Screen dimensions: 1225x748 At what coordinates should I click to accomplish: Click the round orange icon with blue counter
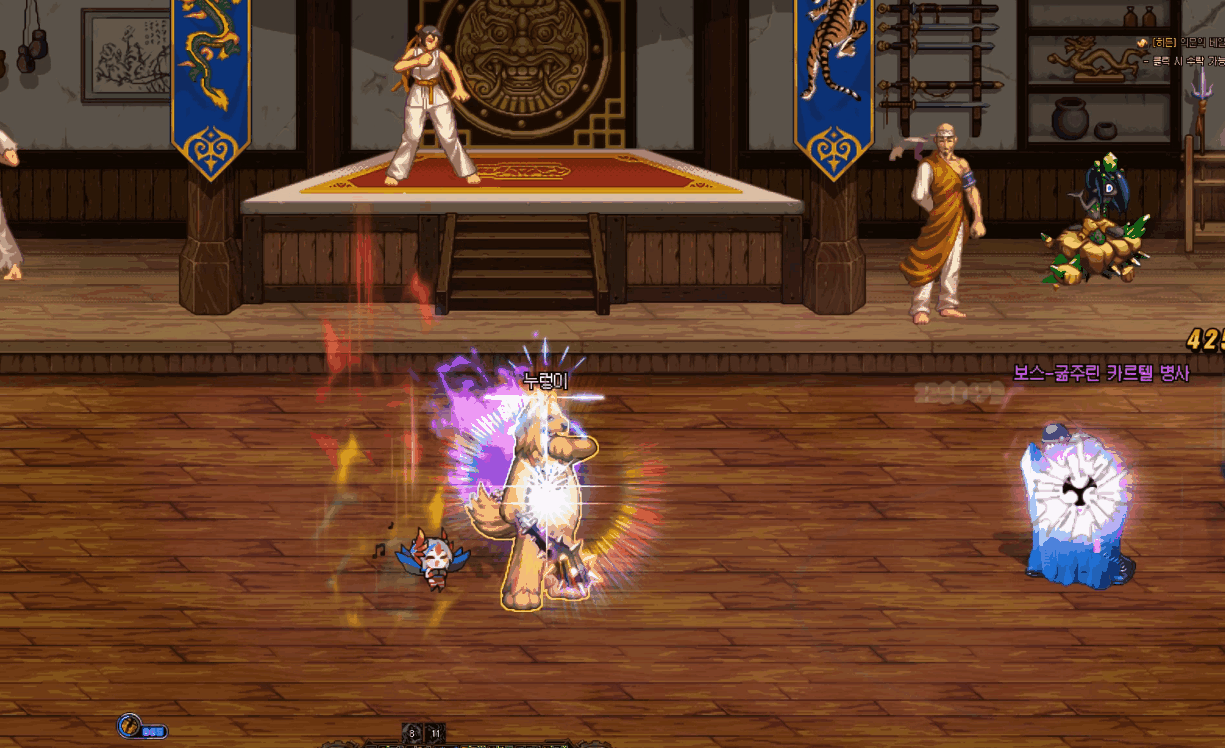click(x=130, y=726)
